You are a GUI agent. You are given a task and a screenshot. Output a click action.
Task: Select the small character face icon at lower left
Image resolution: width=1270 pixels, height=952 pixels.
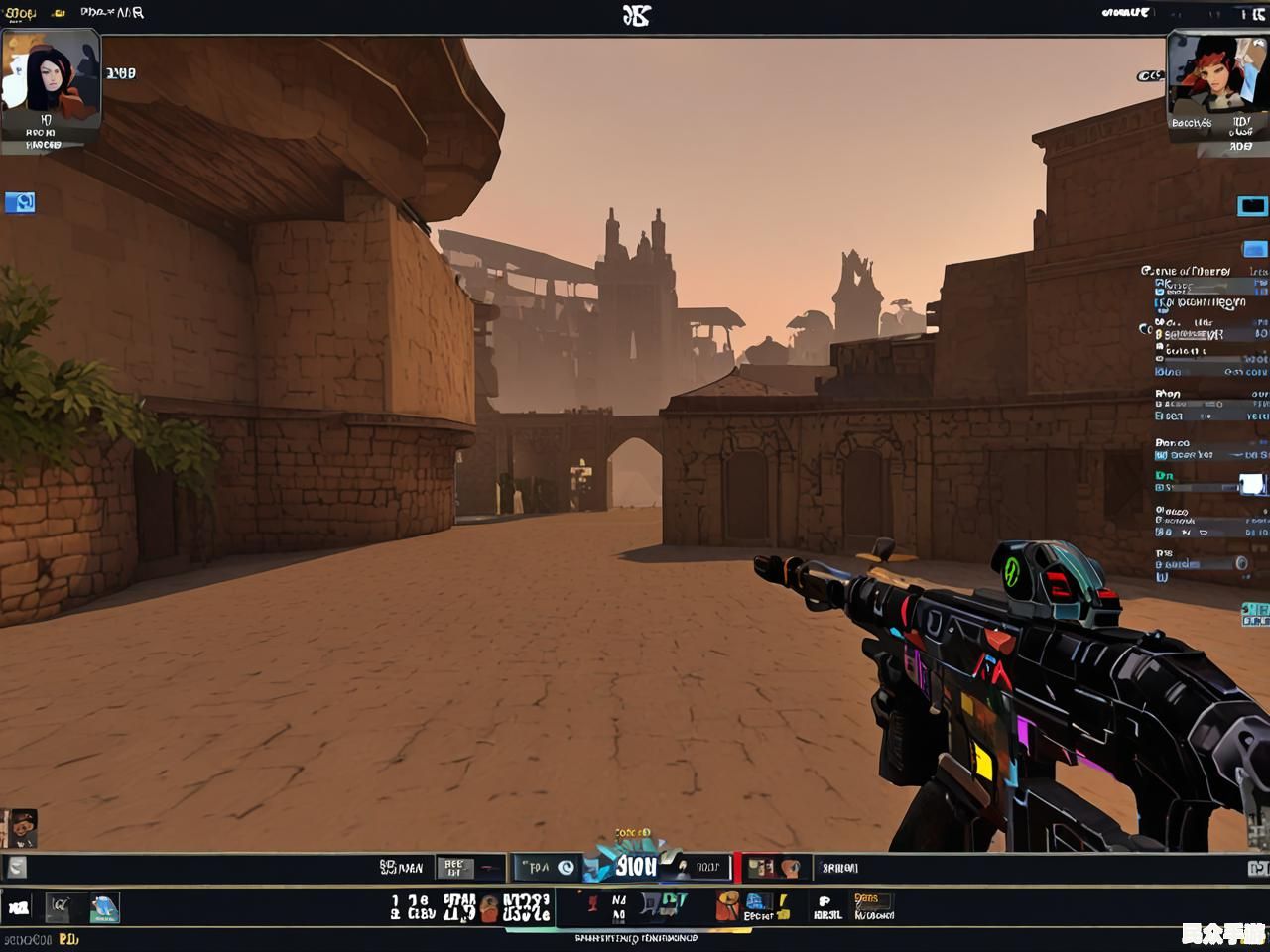click(x=20, y=828)
